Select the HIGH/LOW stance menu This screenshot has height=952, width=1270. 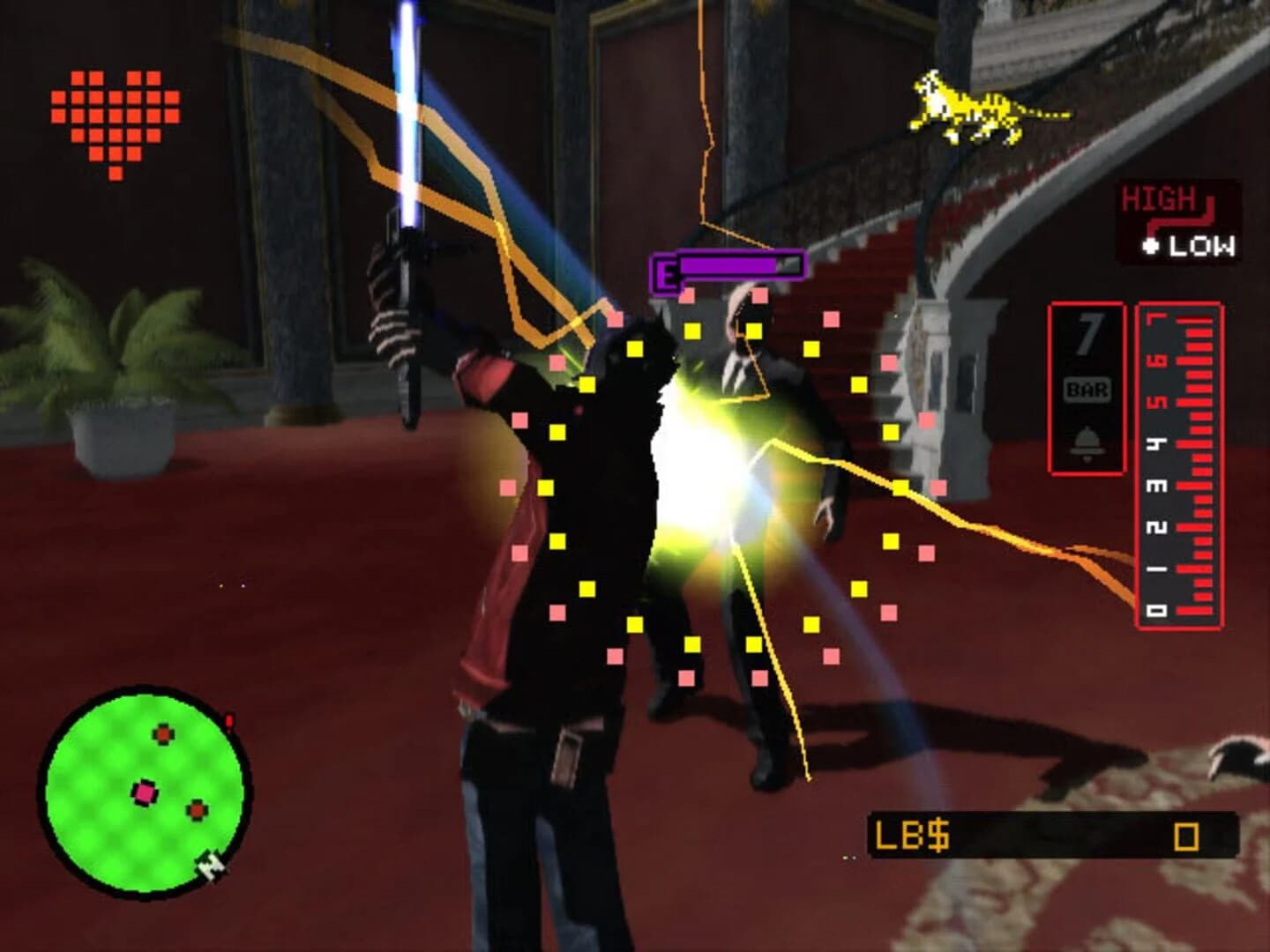1173,219
